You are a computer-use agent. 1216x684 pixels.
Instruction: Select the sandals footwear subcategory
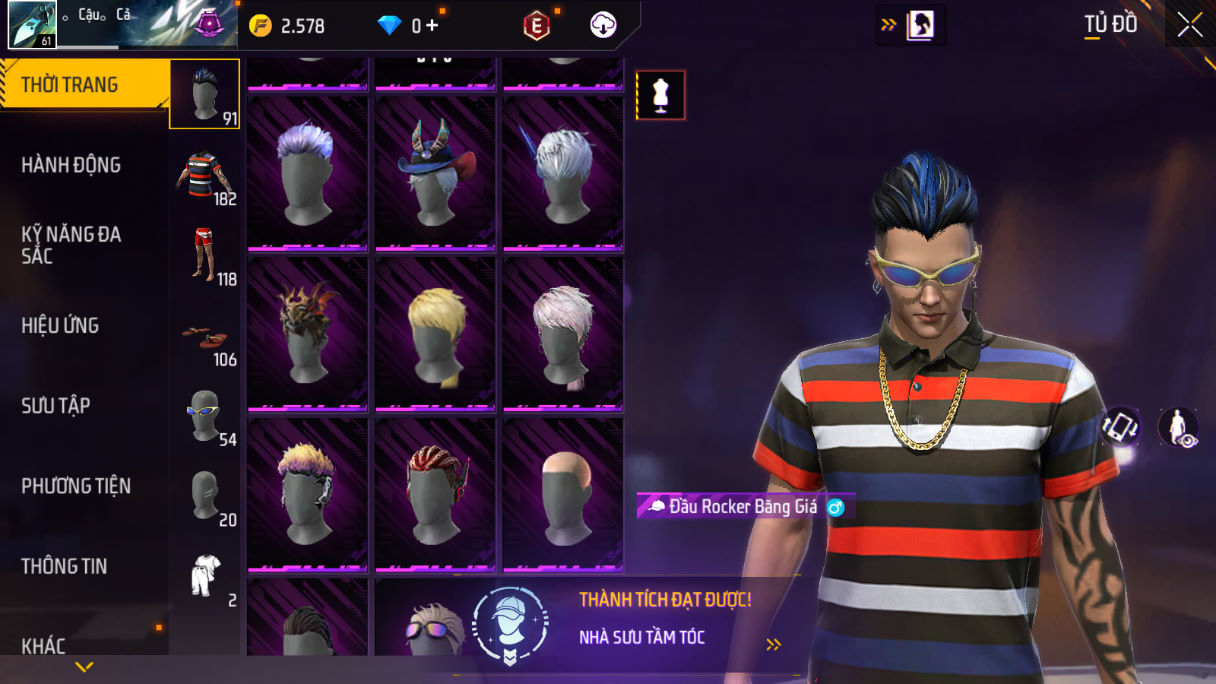coord(205,337)
